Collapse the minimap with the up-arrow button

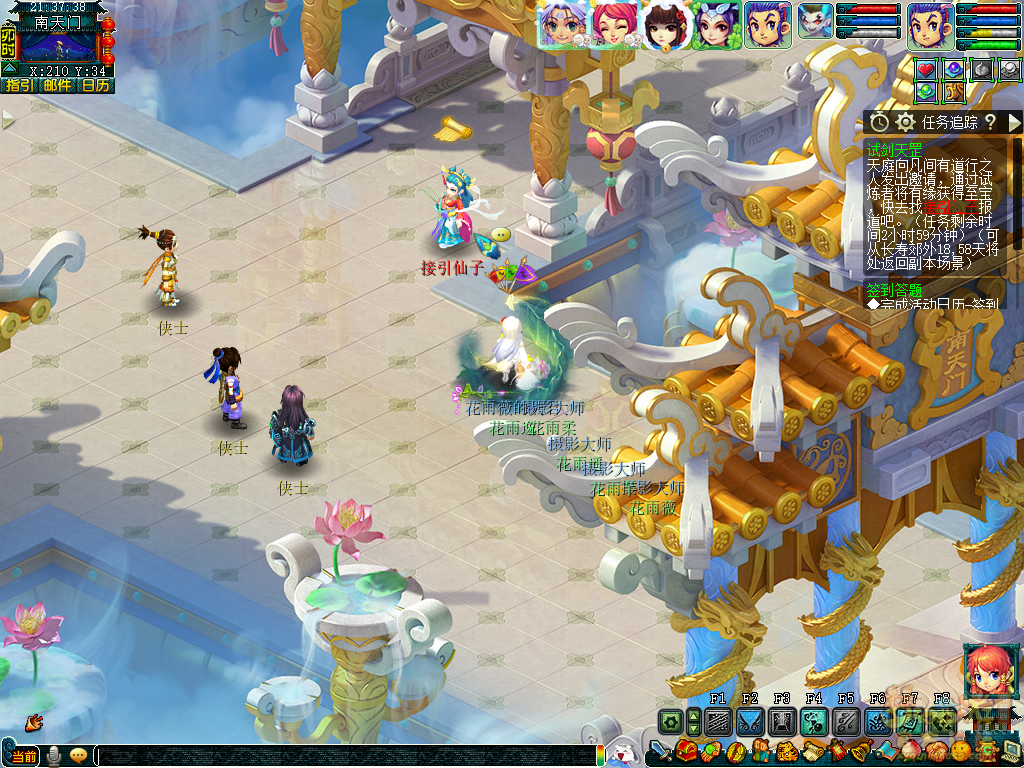click(x=9, y=68)
